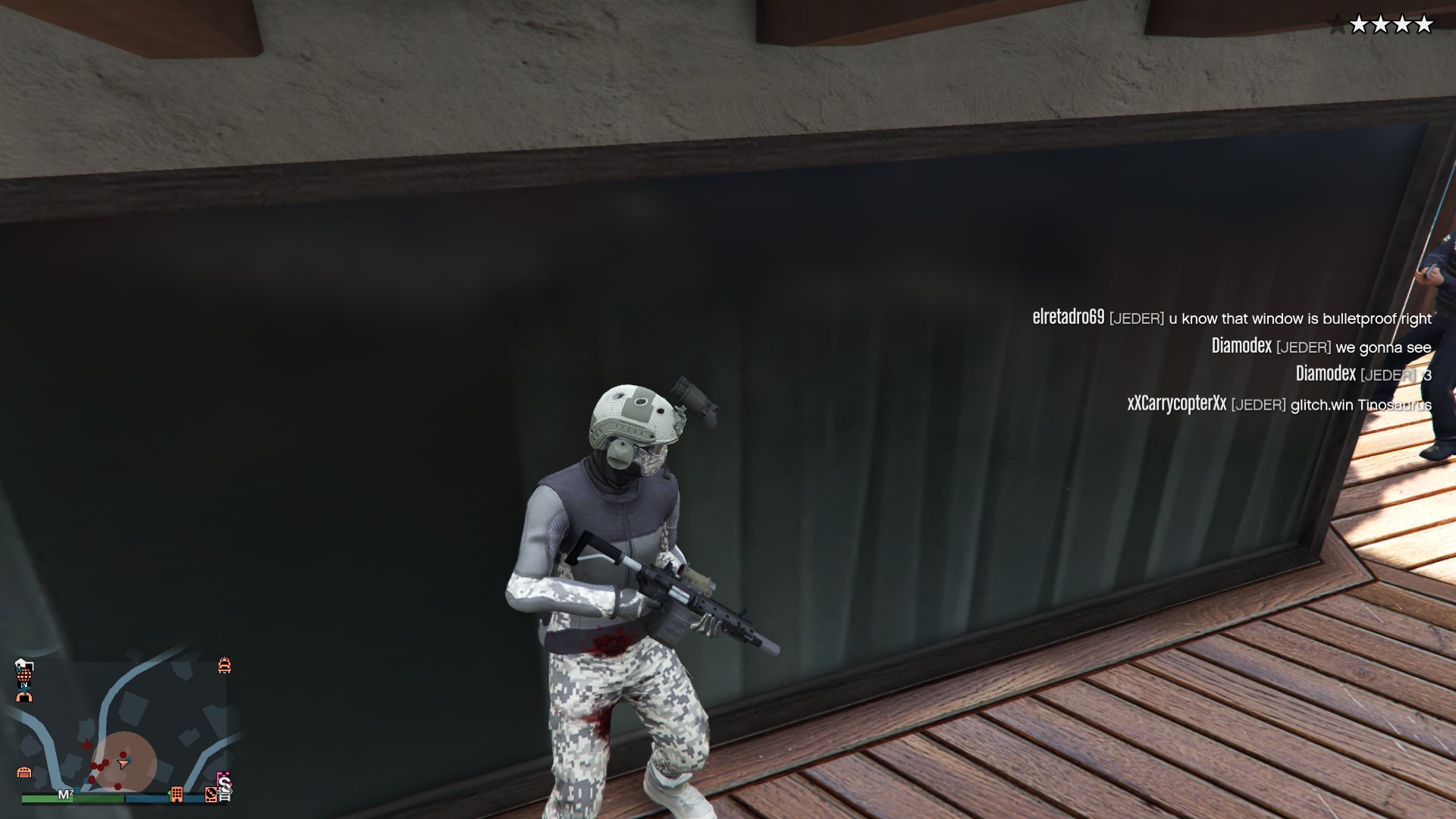
Task: Click elretadro69's bulletproof window chat message
Action: pyautogui.click(x=1232, y=318)
